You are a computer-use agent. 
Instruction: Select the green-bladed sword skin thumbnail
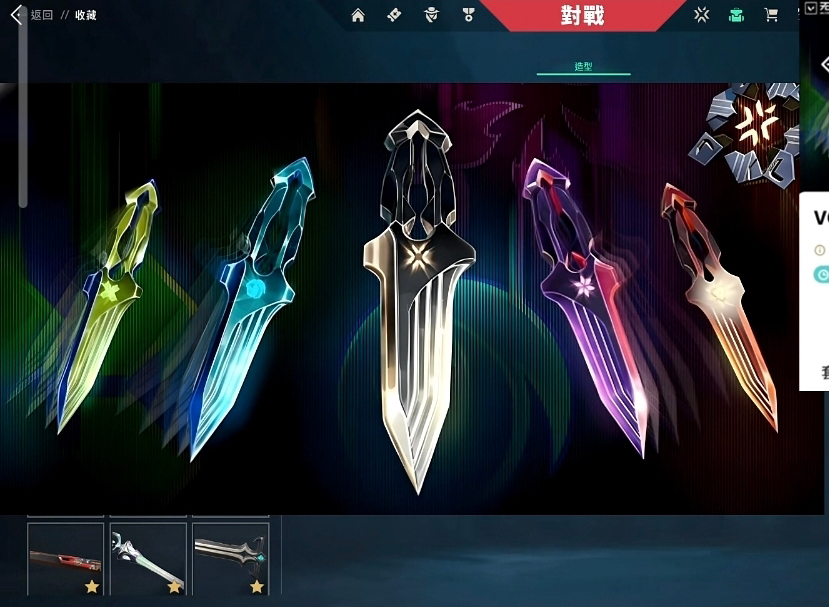point(148,559)
